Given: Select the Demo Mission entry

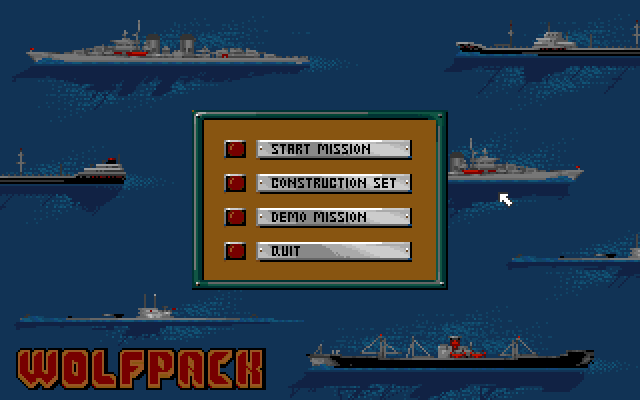Looking at the screenshot, I should 334,217.
